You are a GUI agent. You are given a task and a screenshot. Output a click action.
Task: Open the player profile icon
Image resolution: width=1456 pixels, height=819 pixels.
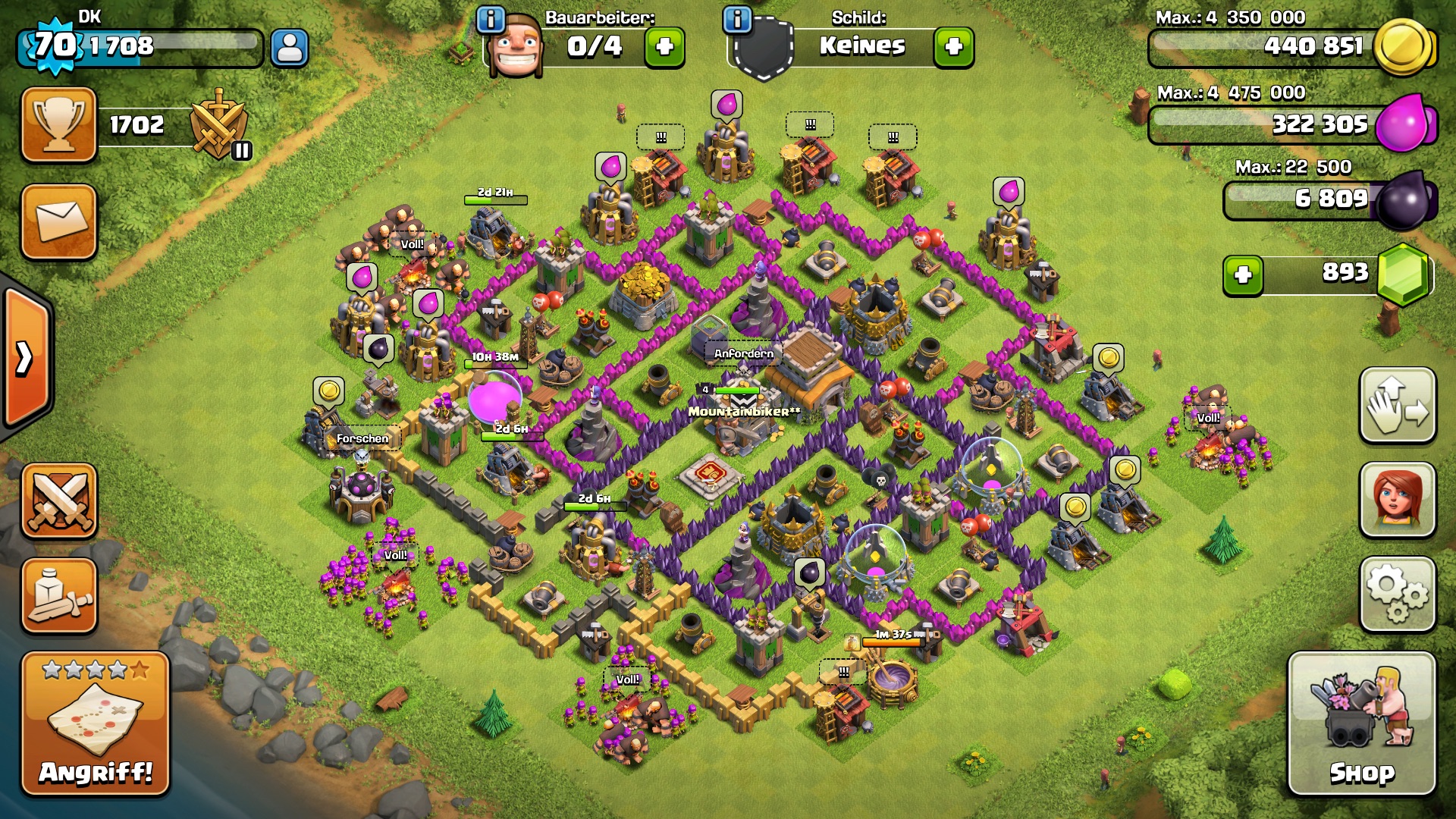(x=289, y=48)
